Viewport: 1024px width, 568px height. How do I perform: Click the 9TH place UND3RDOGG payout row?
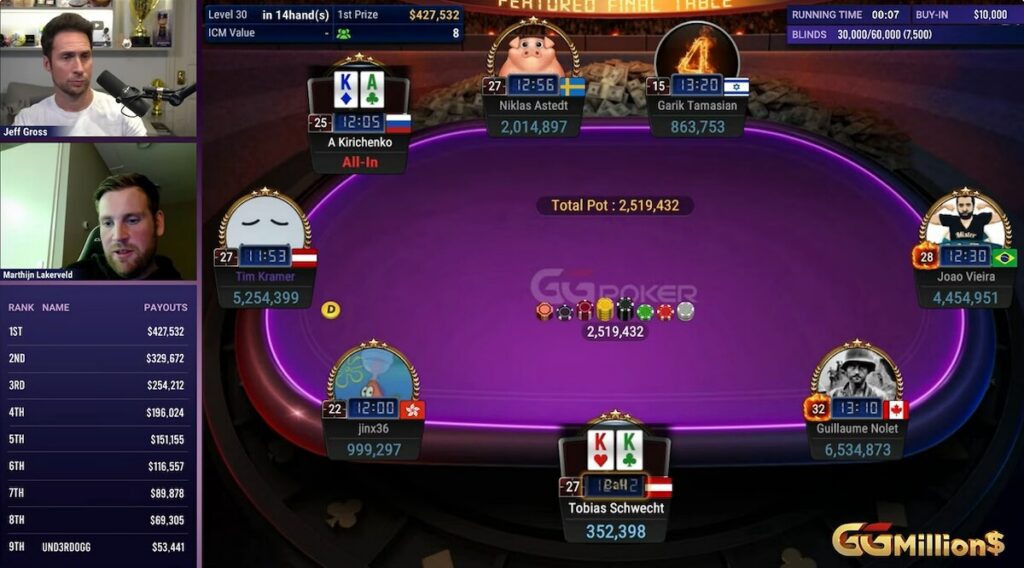(98, 547)
